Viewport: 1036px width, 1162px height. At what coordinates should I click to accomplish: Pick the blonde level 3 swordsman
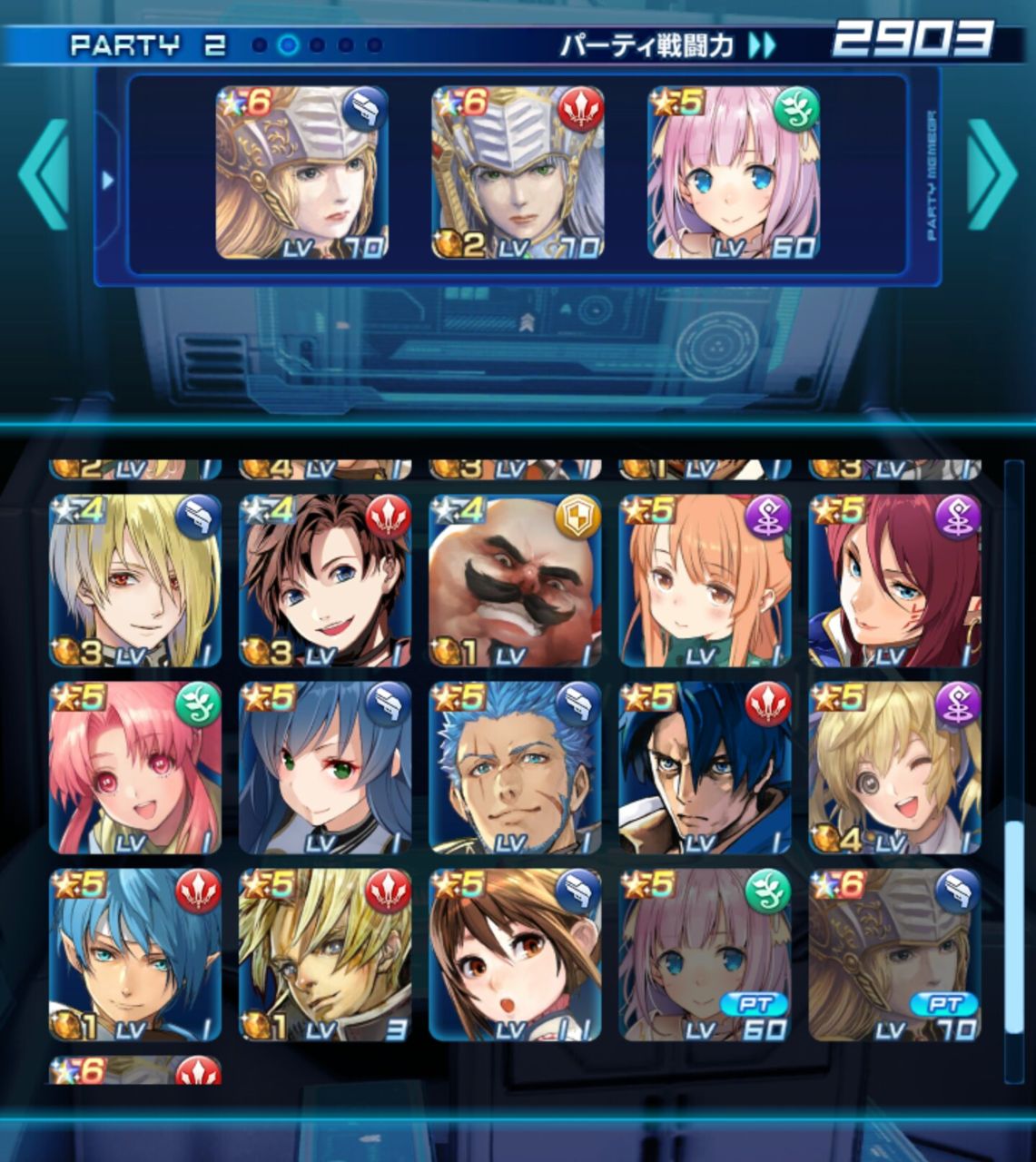point(324,955)
